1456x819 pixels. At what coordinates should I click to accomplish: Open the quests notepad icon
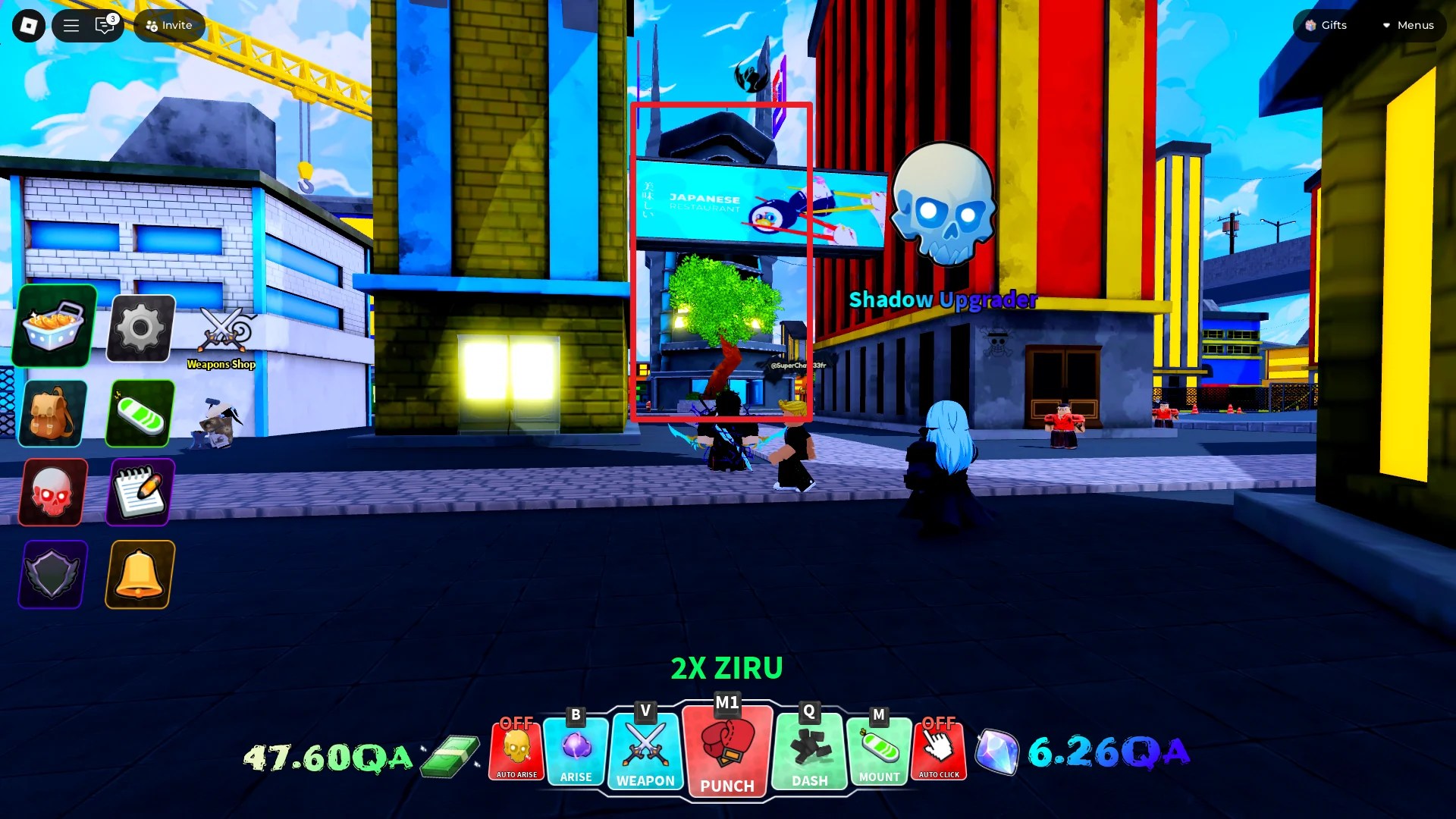pyautogui.click(x=140, y=493)
